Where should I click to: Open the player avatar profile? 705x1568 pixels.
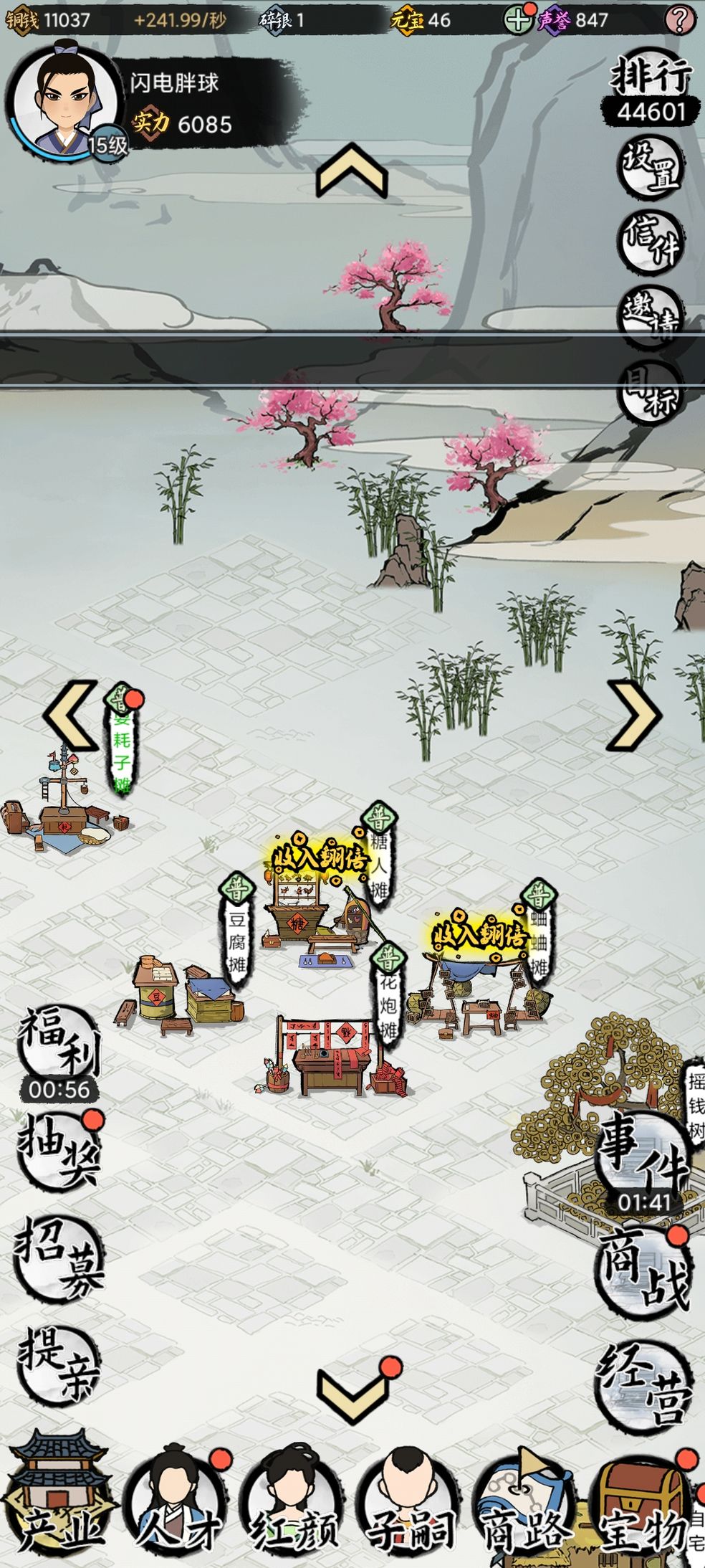click(x=64, y=98)
